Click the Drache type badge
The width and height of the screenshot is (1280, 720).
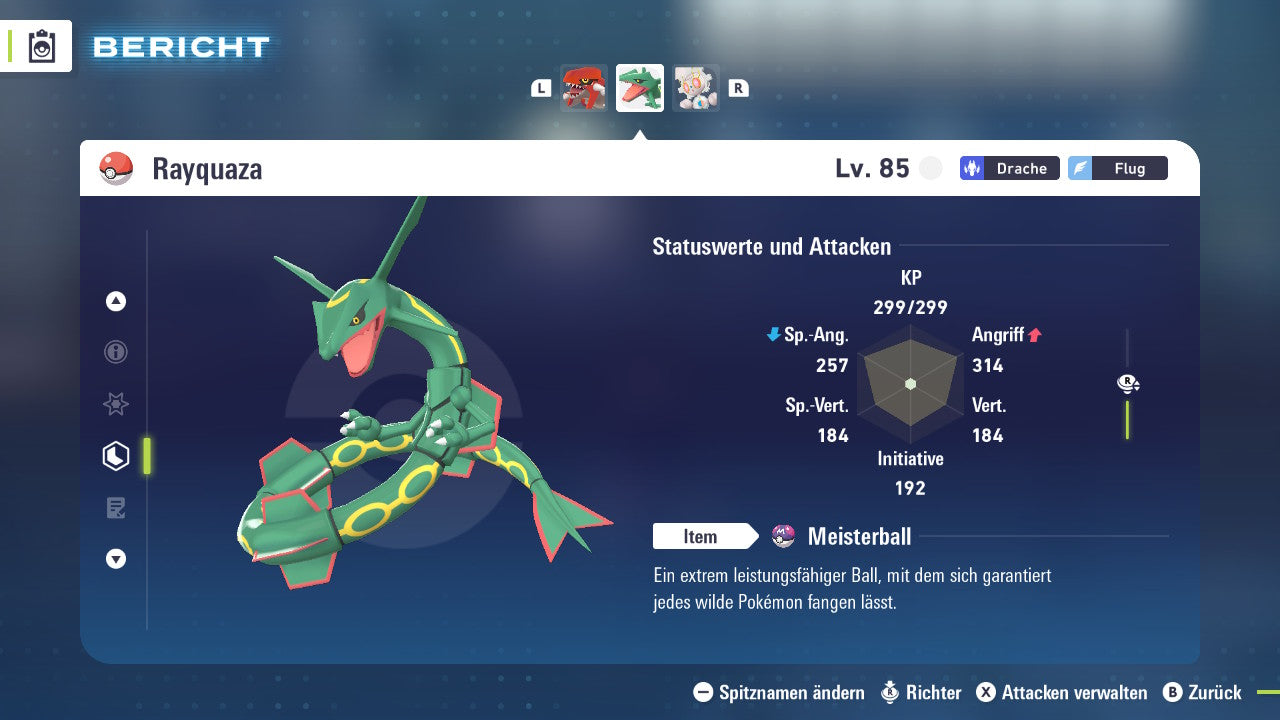pyautogui.click(x=1010, y=168)
